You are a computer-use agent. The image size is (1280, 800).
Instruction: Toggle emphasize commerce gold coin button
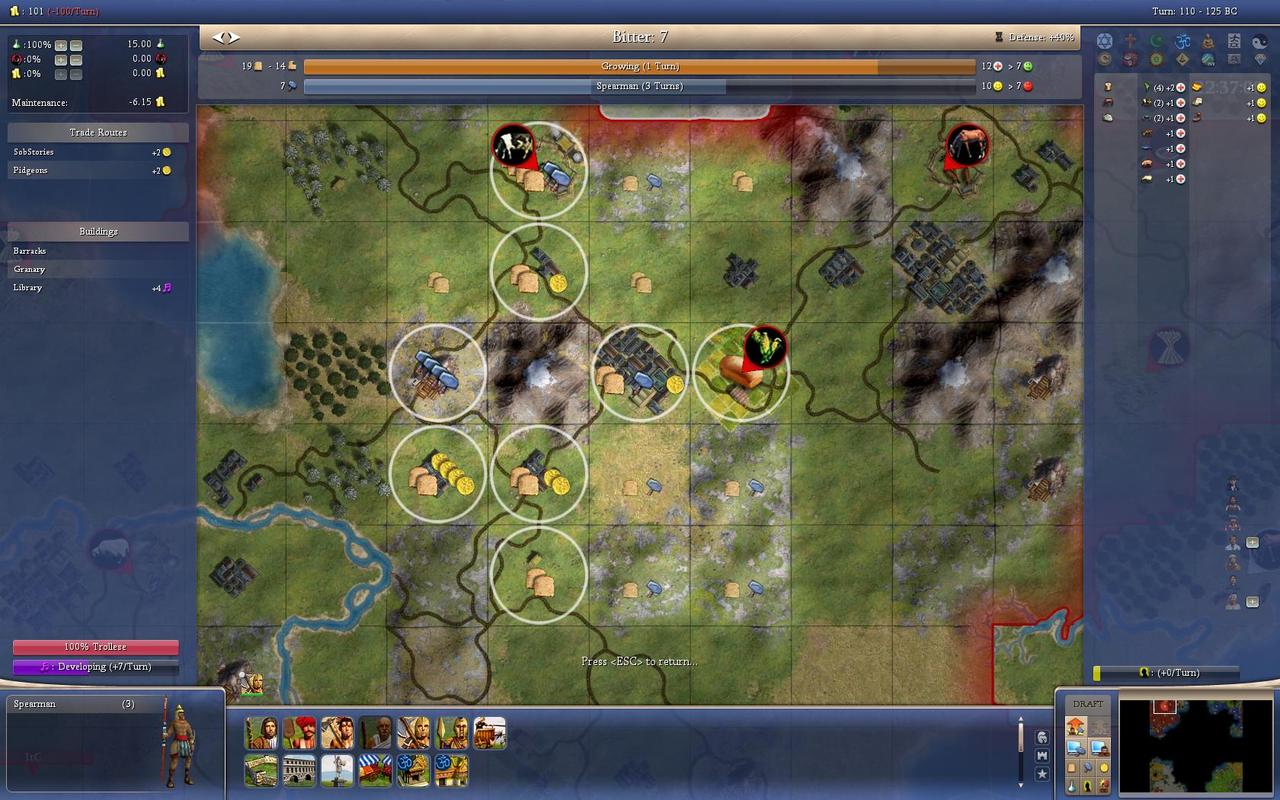pyautogui.click(x=1103, y=768)
